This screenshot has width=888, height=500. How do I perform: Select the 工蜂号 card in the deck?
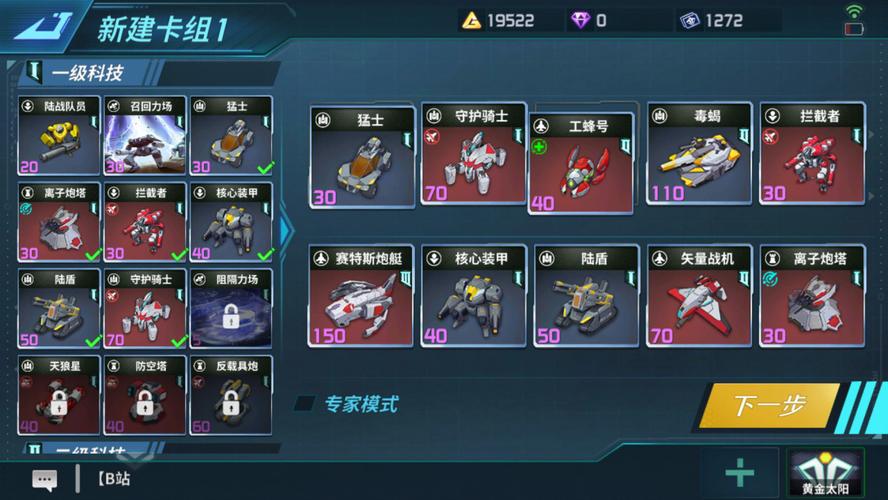pos(581,163)
